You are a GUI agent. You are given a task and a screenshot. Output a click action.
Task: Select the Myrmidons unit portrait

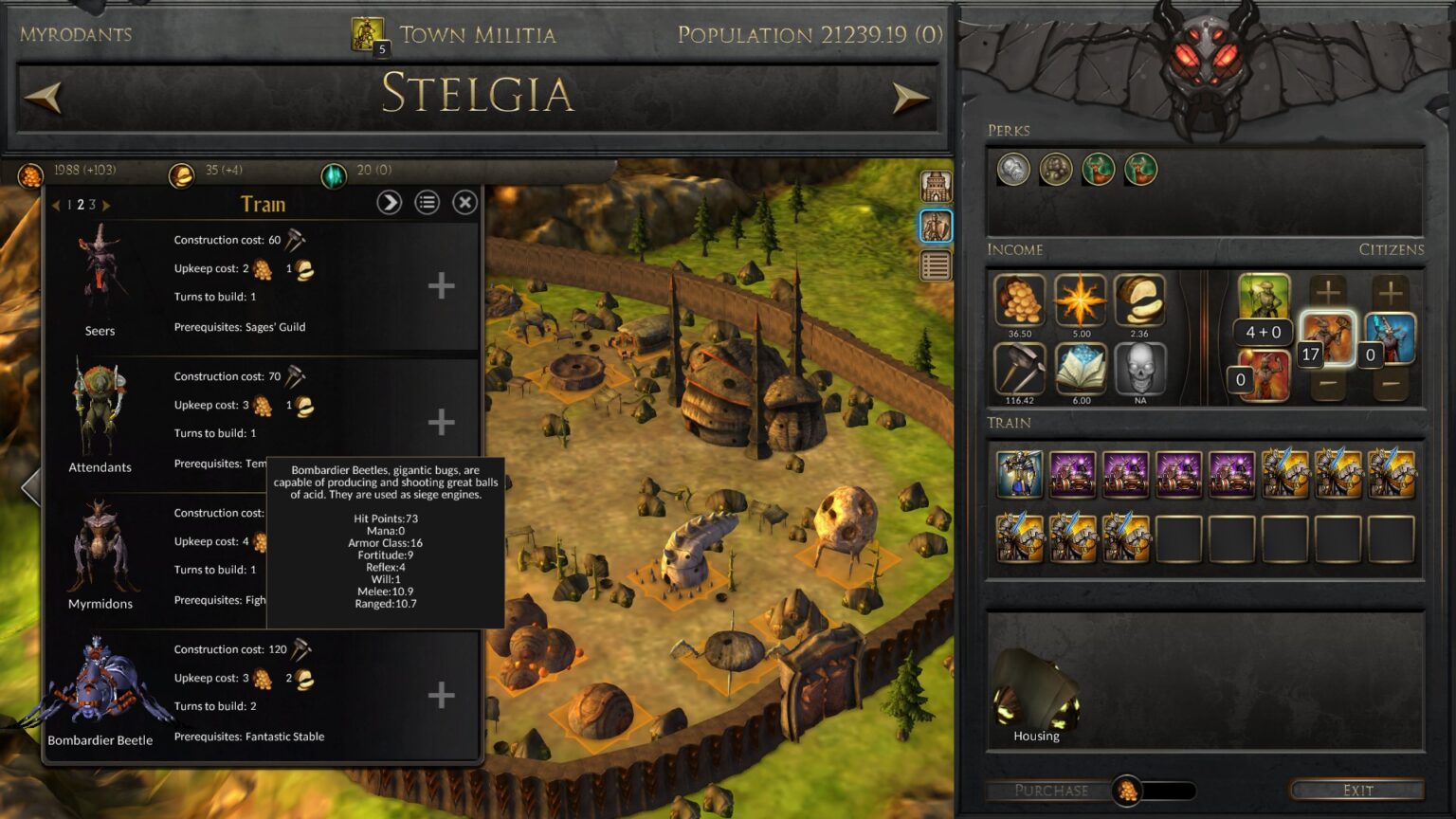[x=100, y=550]
